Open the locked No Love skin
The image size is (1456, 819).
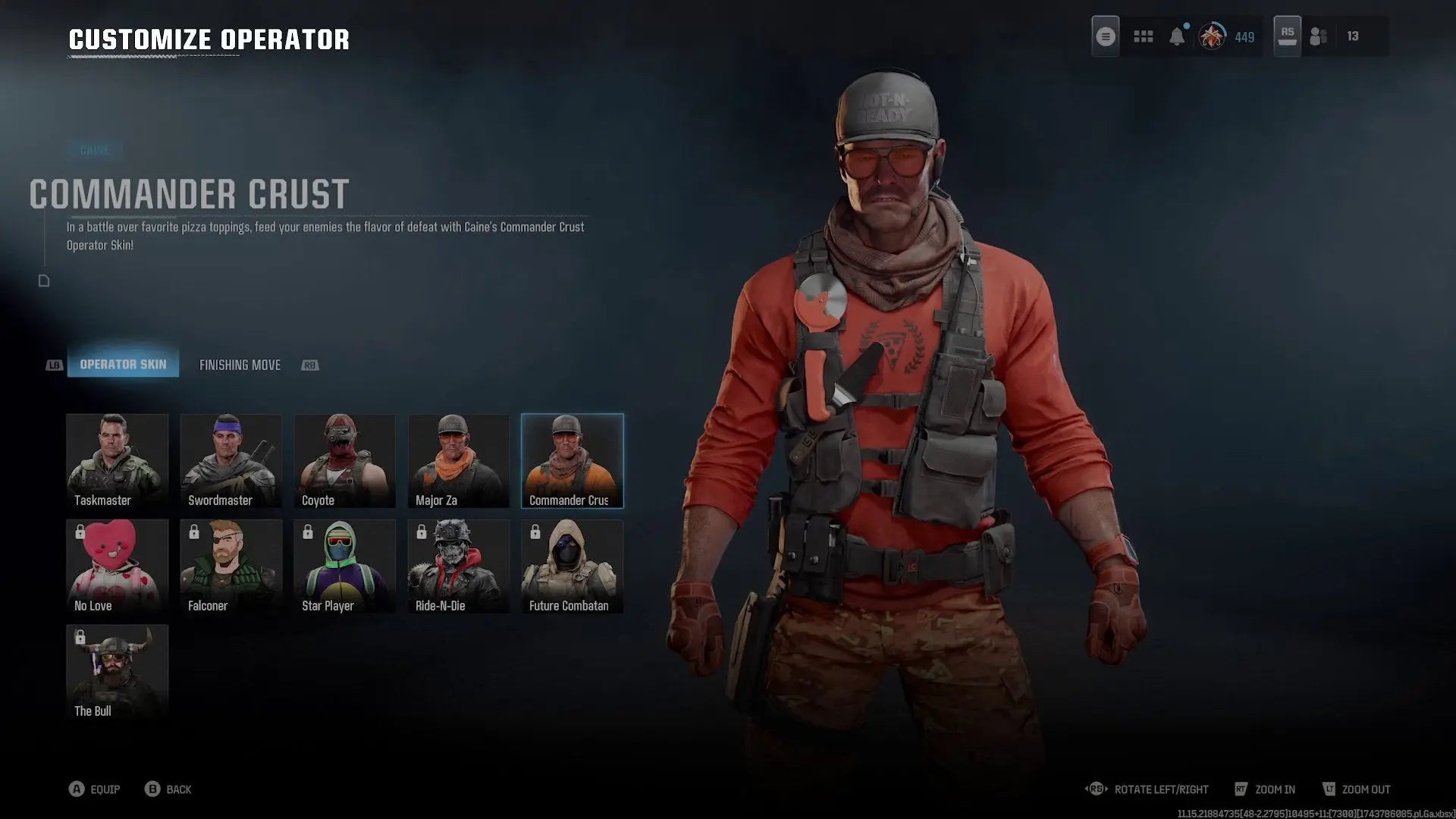click(x=117, y=564)
